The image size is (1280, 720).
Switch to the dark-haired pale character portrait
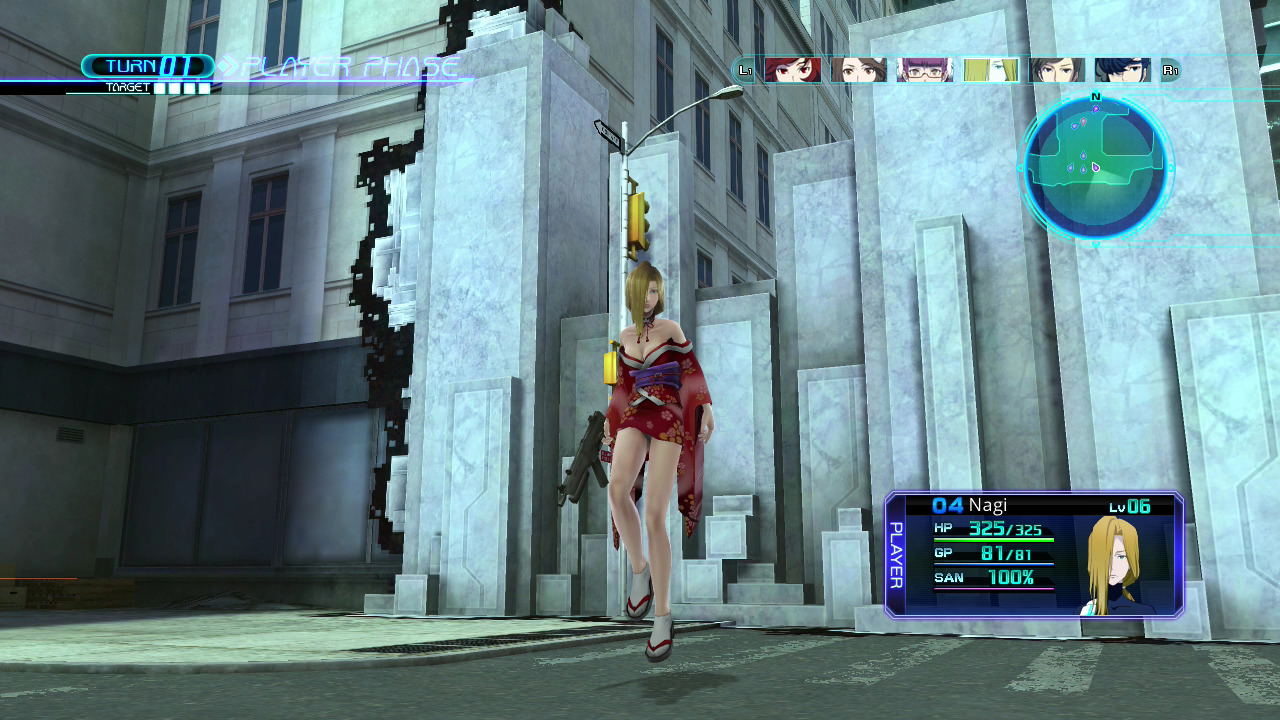(1057, 70)
